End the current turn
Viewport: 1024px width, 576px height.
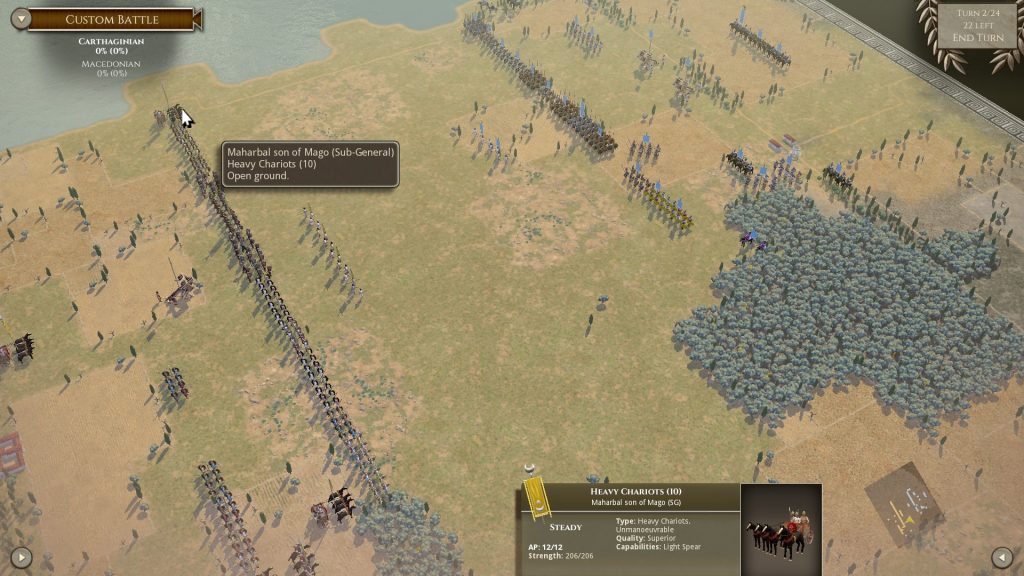coord(977,38)
